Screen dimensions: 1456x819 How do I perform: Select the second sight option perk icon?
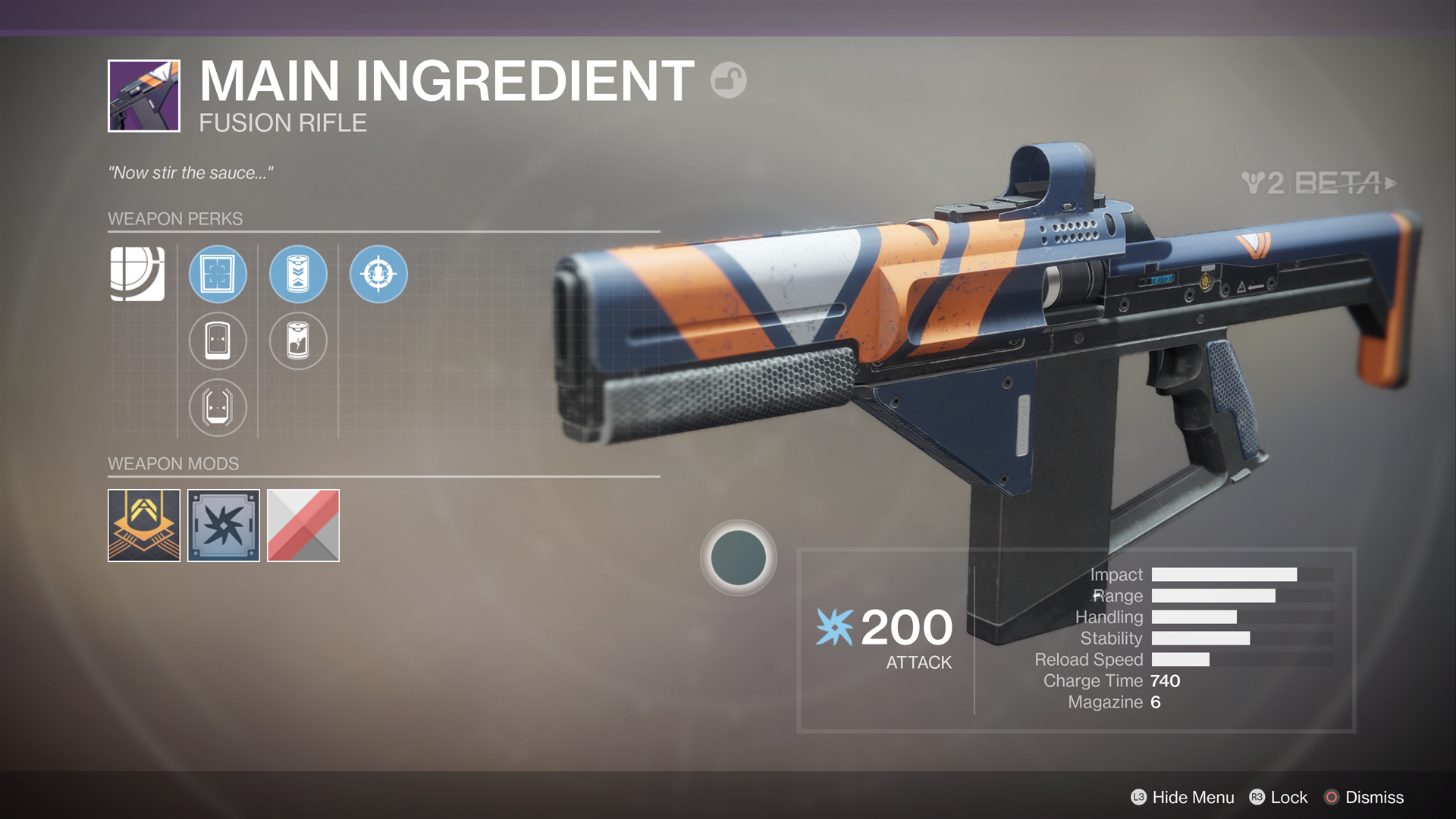coord(218,341)
